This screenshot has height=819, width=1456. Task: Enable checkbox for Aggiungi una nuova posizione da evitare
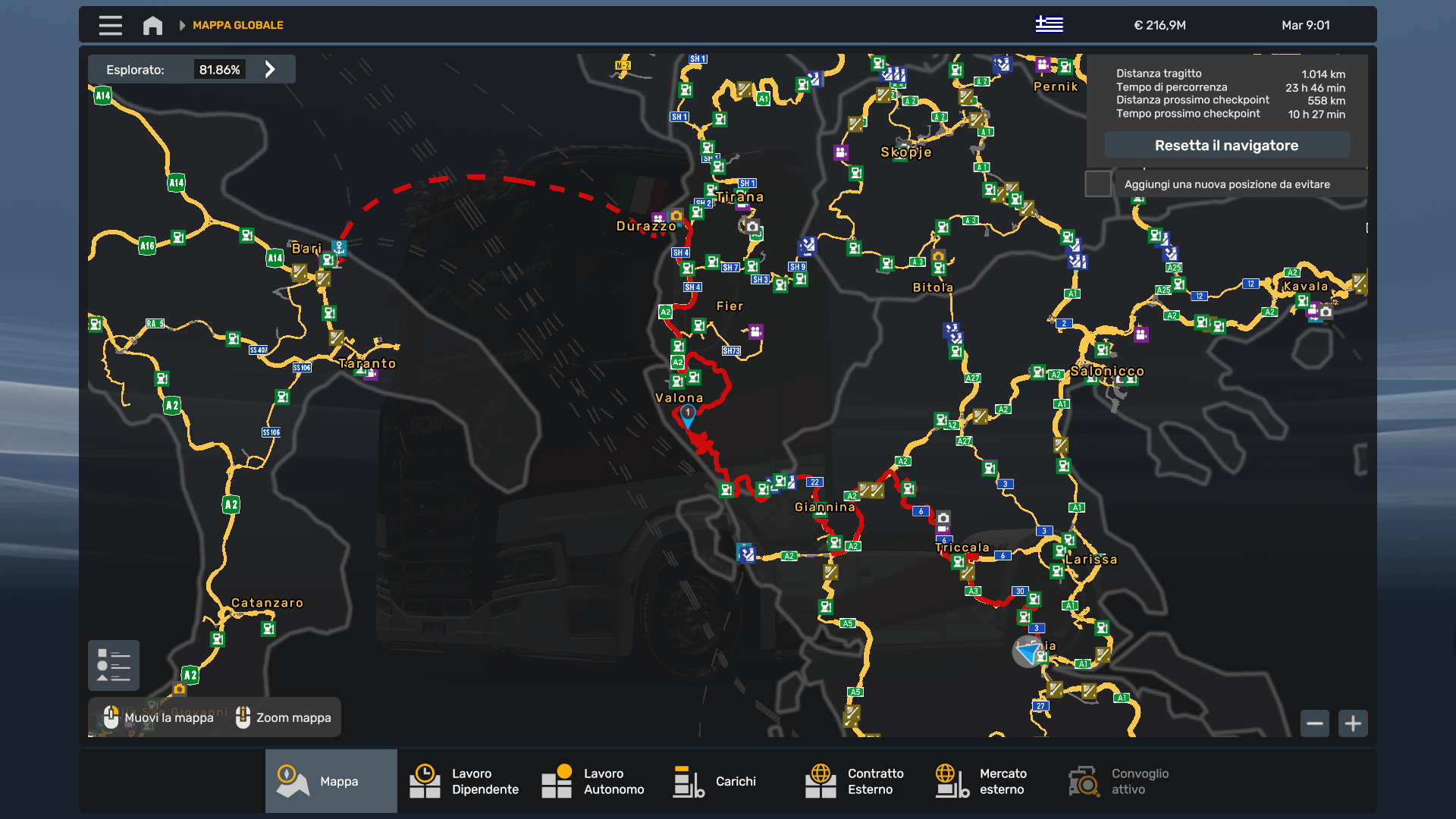click(1098, 184)
